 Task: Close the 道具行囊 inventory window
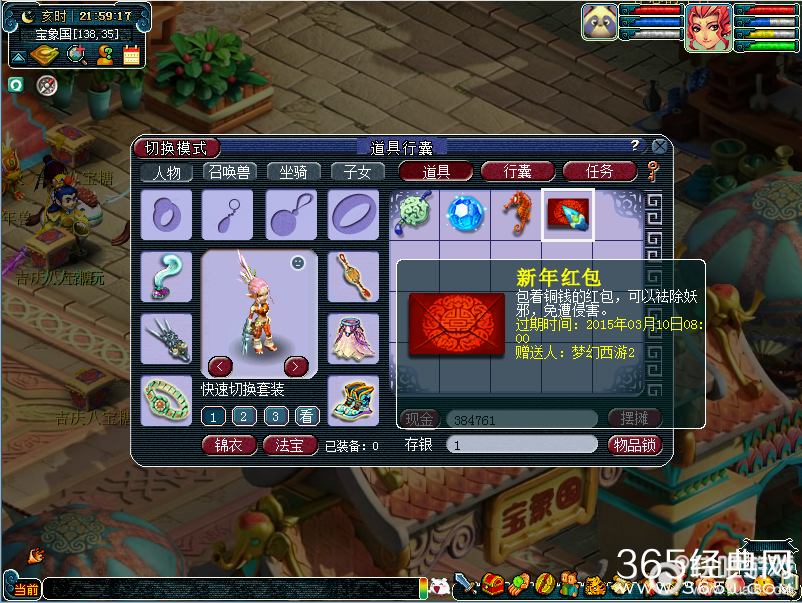(x=659, y=146)
